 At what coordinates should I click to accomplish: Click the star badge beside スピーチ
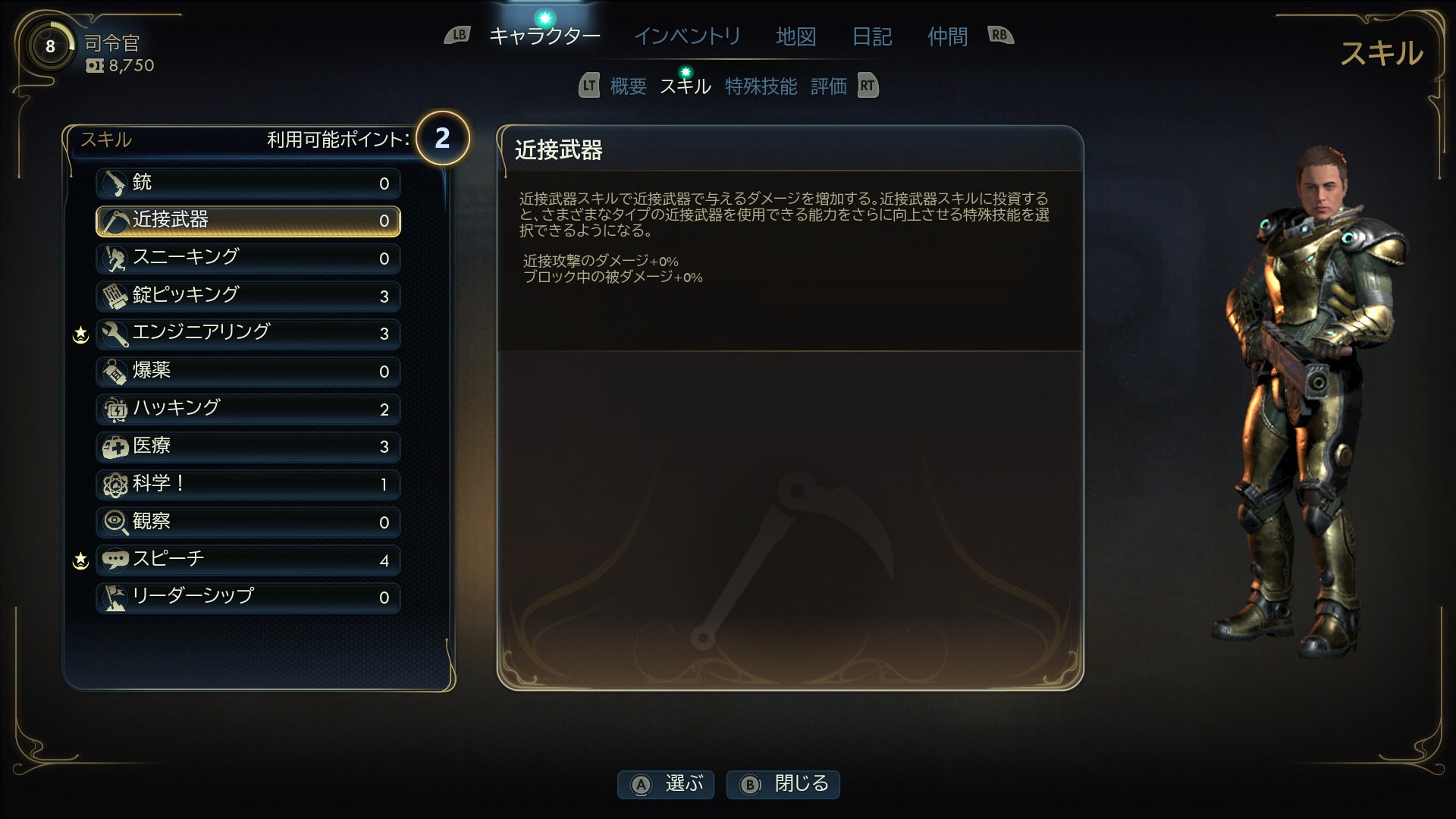pos(80,560)
